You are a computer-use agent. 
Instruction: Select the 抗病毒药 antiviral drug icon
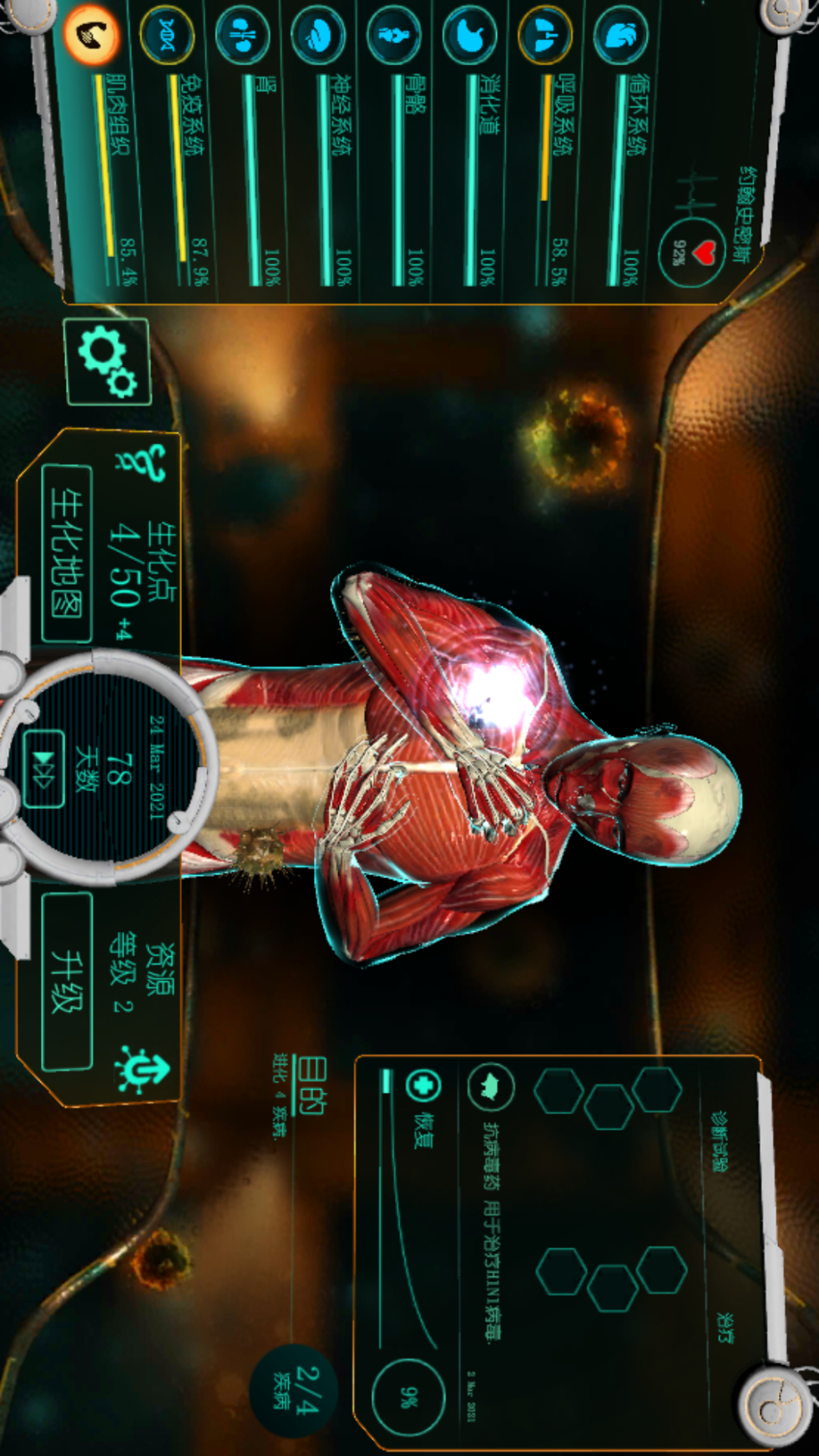(x=490, y=1087)
